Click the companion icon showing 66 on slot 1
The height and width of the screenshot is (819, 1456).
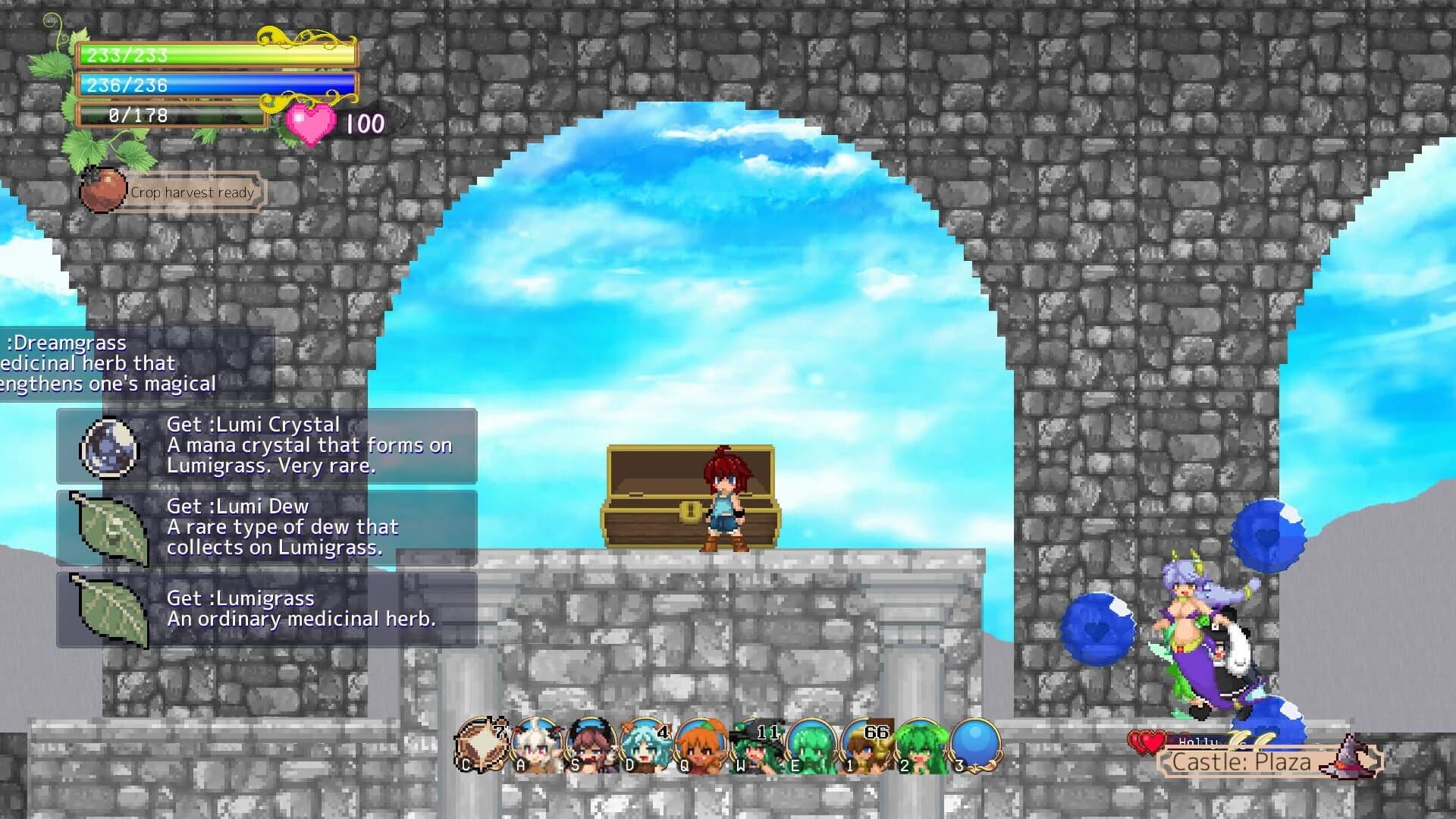click(864, 739)
